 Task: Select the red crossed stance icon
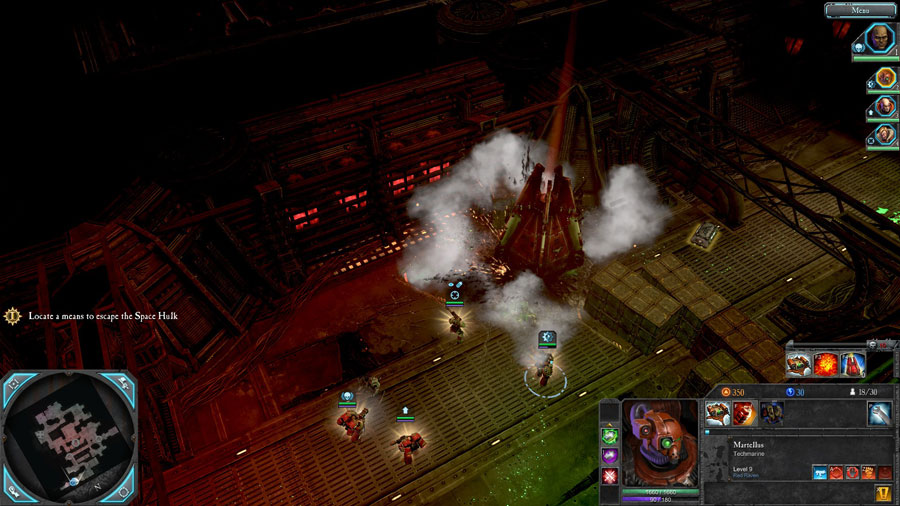pyautogui.click(x=609, y=475)
